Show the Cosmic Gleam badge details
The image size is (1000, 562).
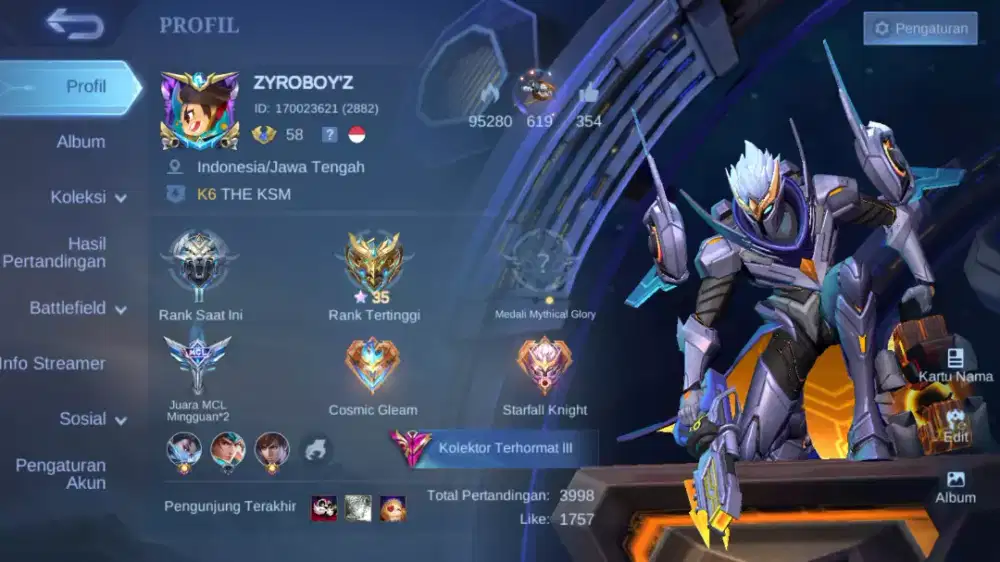click(373, 366)
